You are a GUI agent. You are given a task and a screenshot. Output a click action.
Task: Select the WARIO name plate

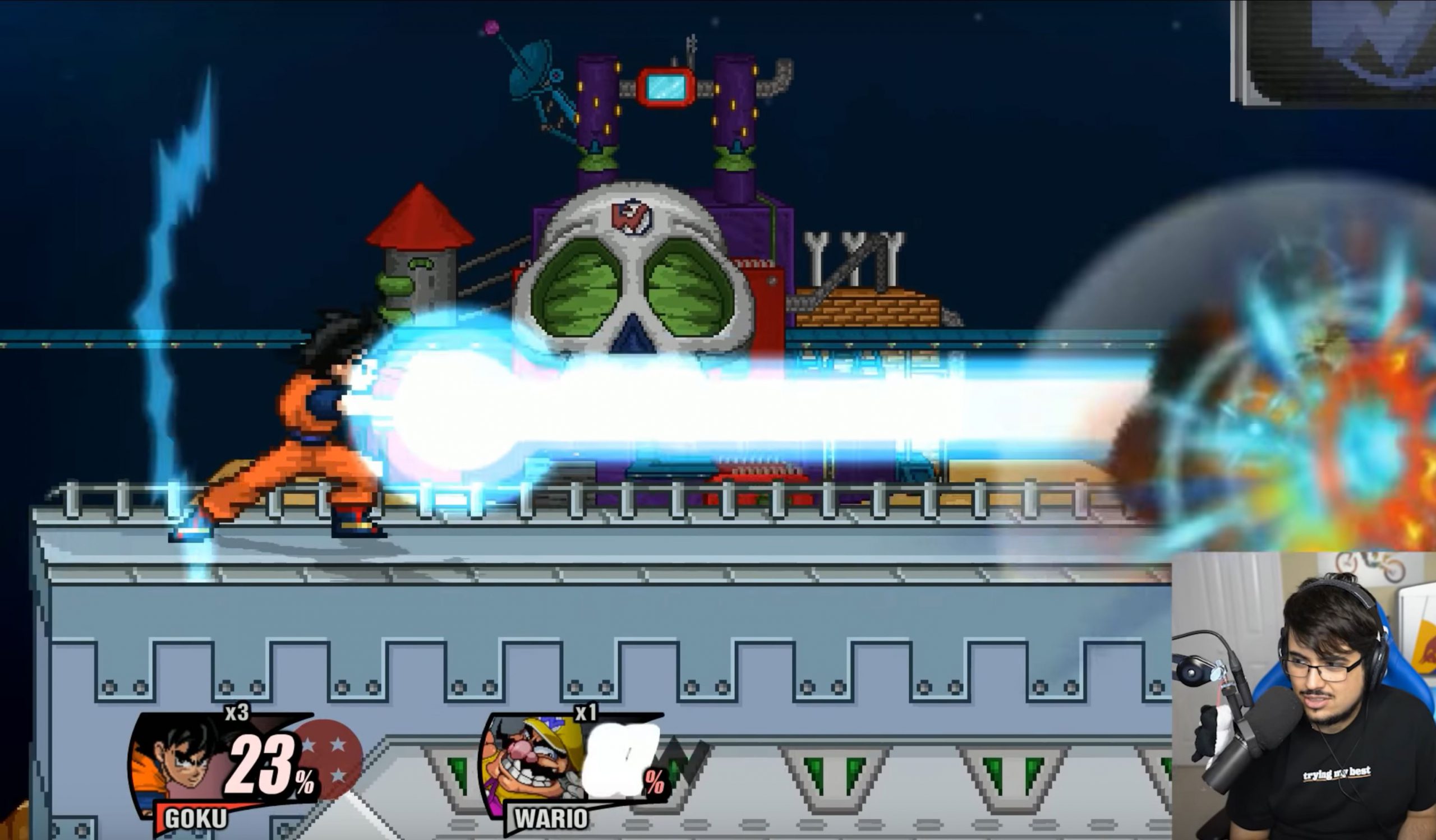[550, 819]
